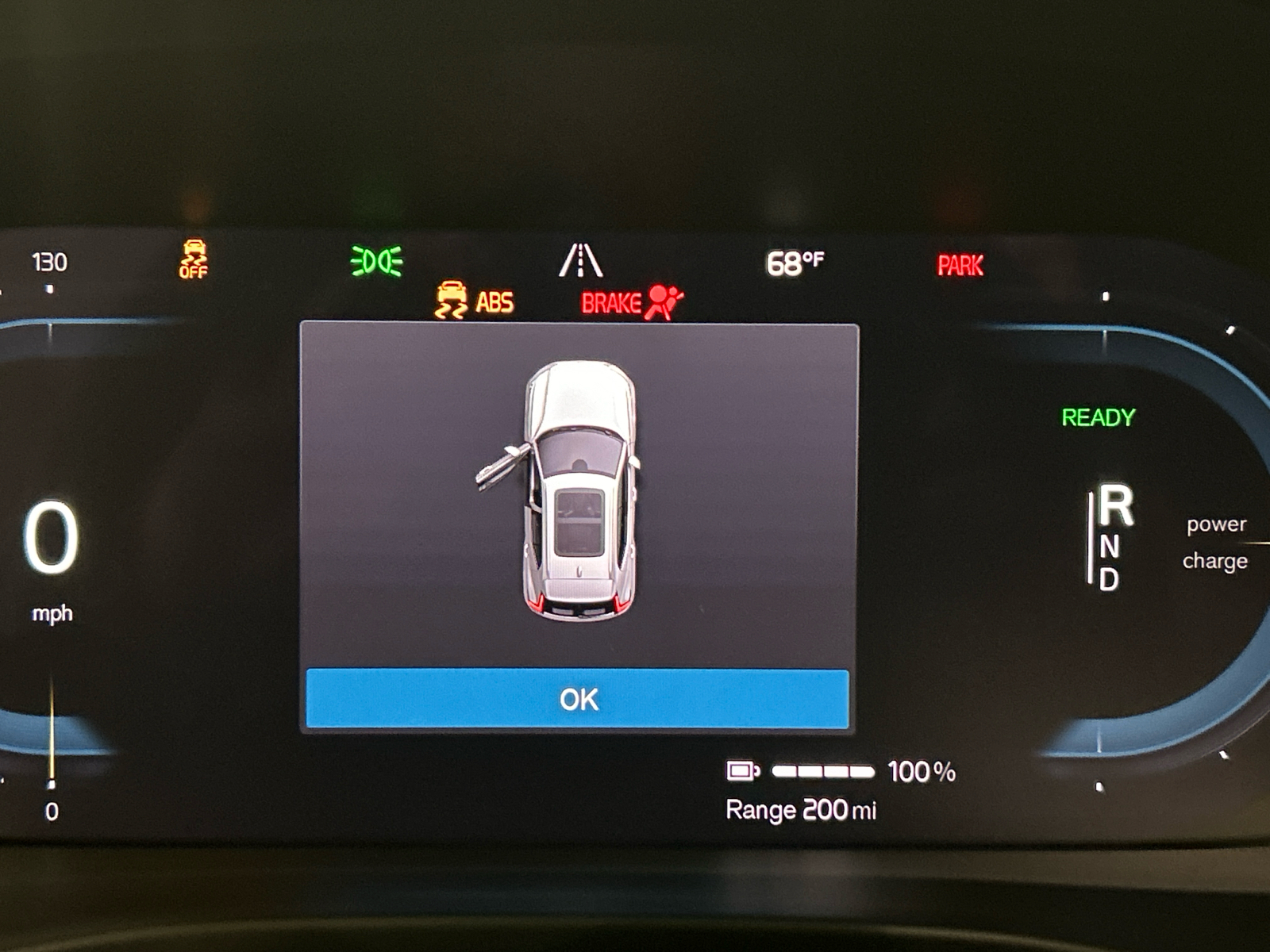This screenshot has width=1270, height=952.
Task: Click the battery level segment bar
Action: 823,770
